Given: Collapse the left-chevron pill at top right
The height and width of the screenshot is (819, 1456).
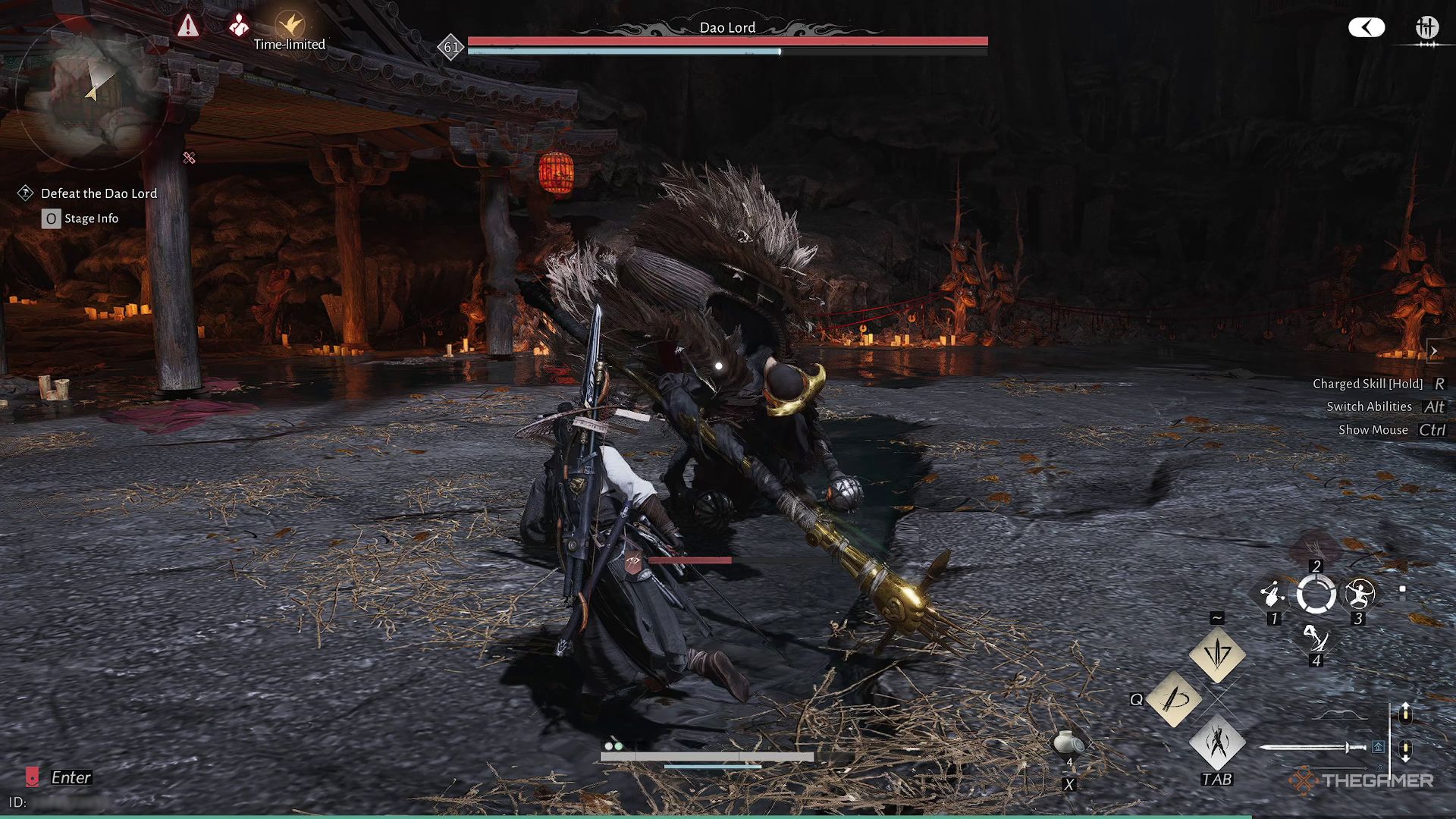Looking at the screenshot, I should (x=1367, y=27).
